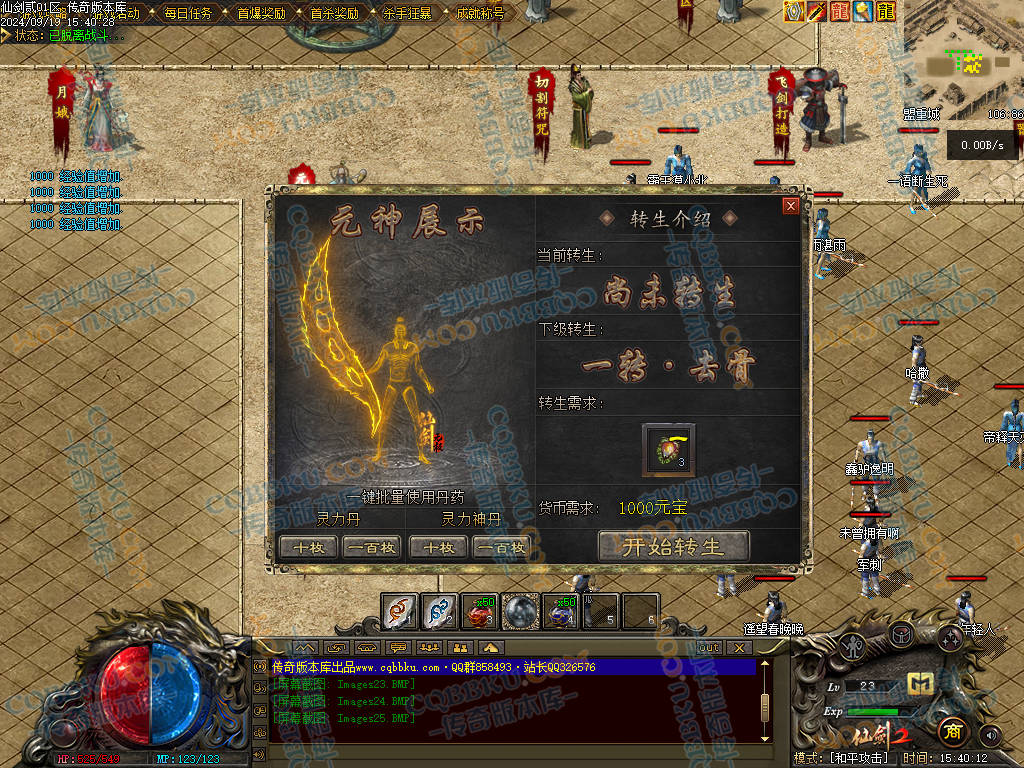Use the blue potion in the hotbar
The height and width of the screenshot is (768, 1024).
(x=559, y=611)
